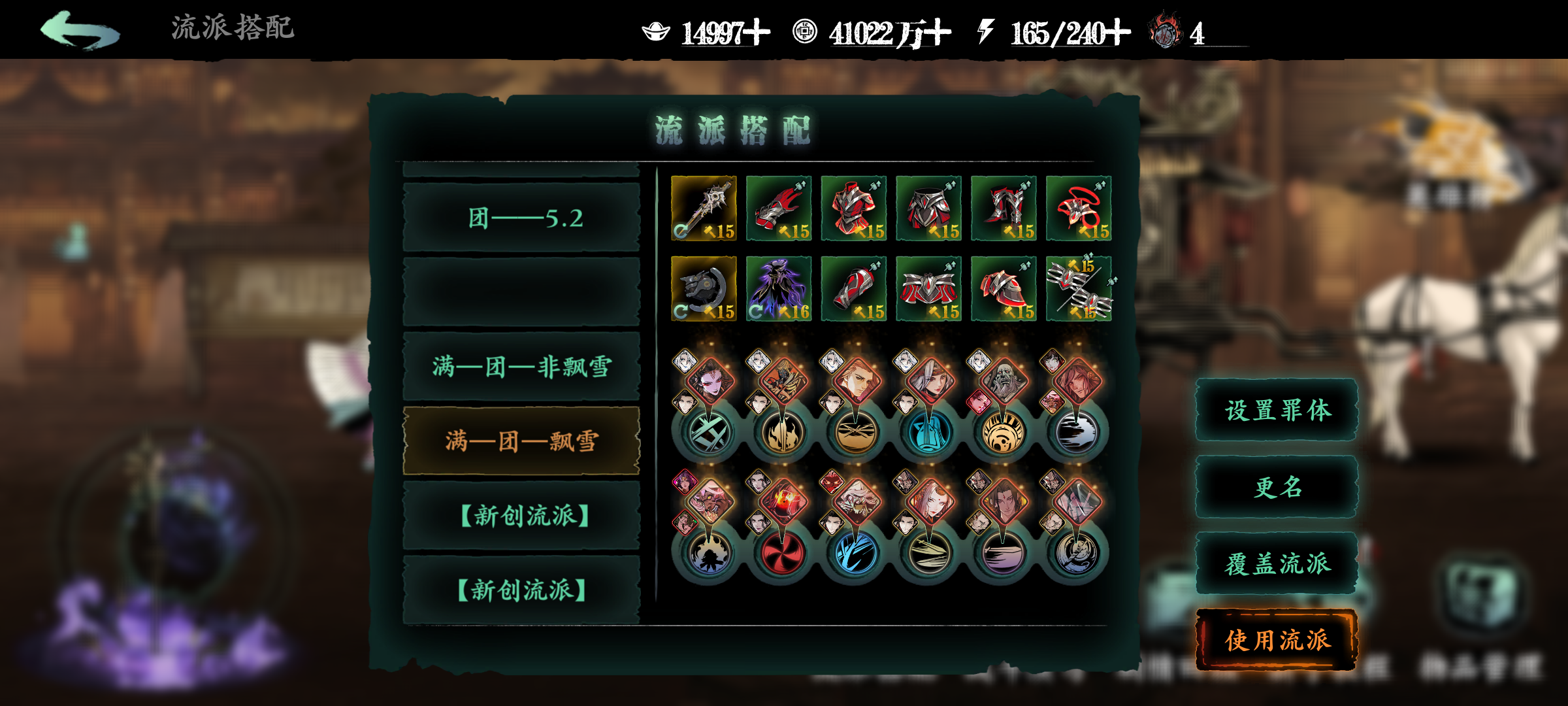The width and height of the screenshot is (1568, 706).
Task: Refill stamina with the plus button
Action: [x=1117, y=33]
